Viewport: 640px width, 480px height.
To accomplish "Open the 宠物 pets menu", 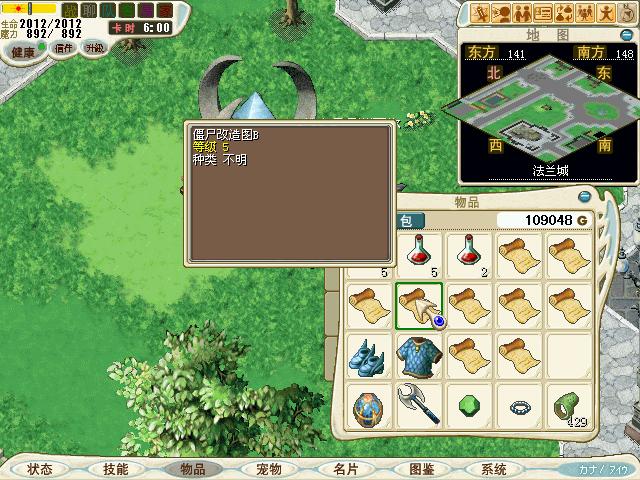I will click(x=268, y=469).
